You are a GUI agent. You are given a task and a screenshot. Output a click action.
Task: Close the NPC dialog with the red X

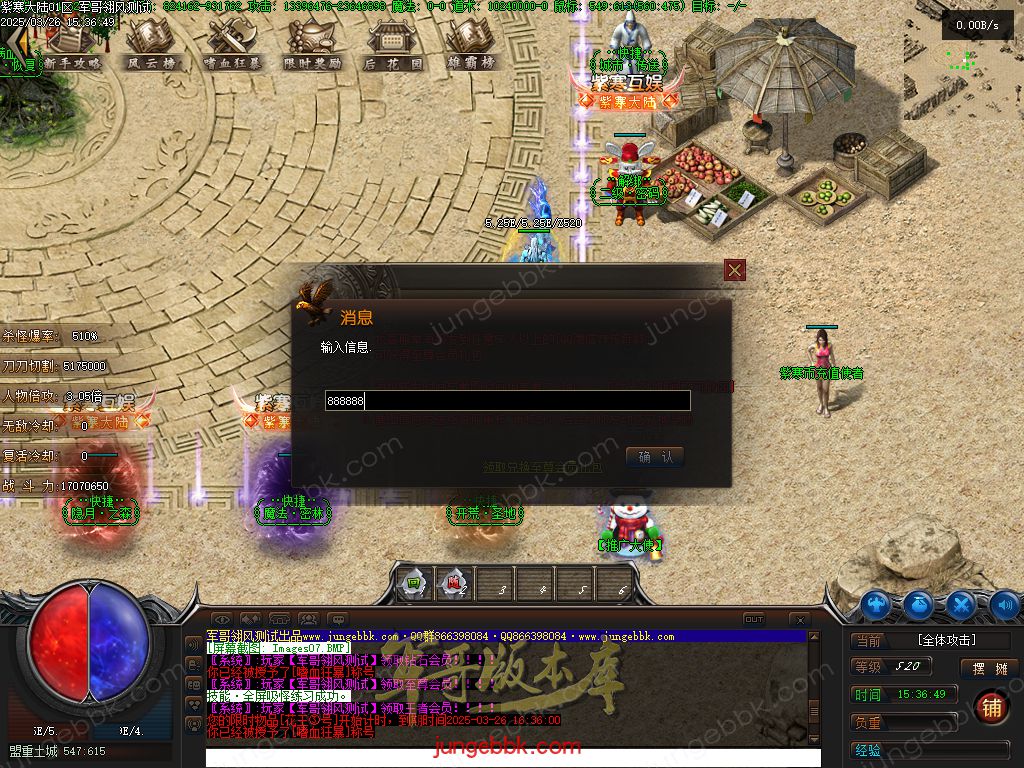click(x=735, y=270)
